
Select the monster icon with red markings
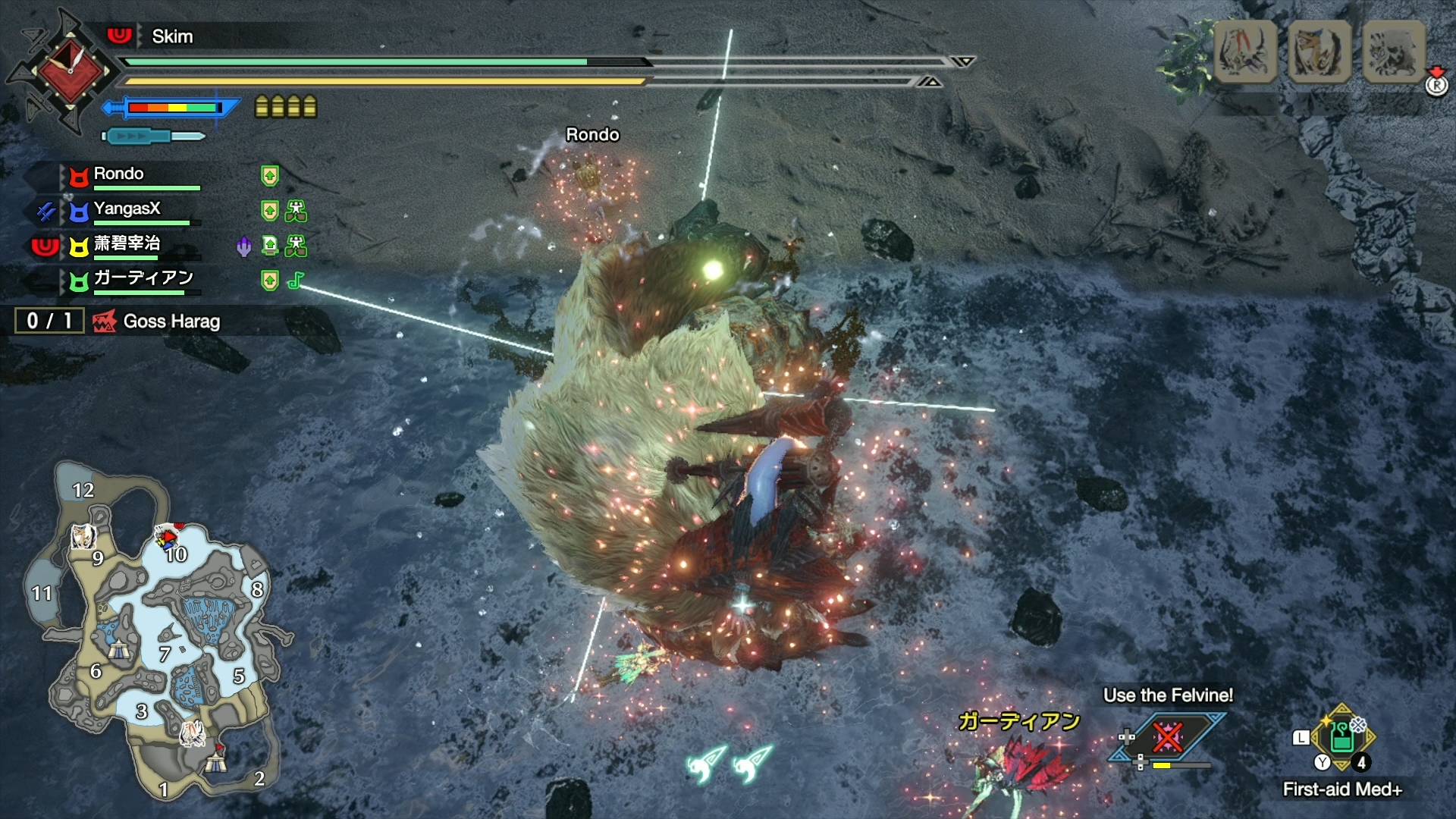coord(1245,52)
